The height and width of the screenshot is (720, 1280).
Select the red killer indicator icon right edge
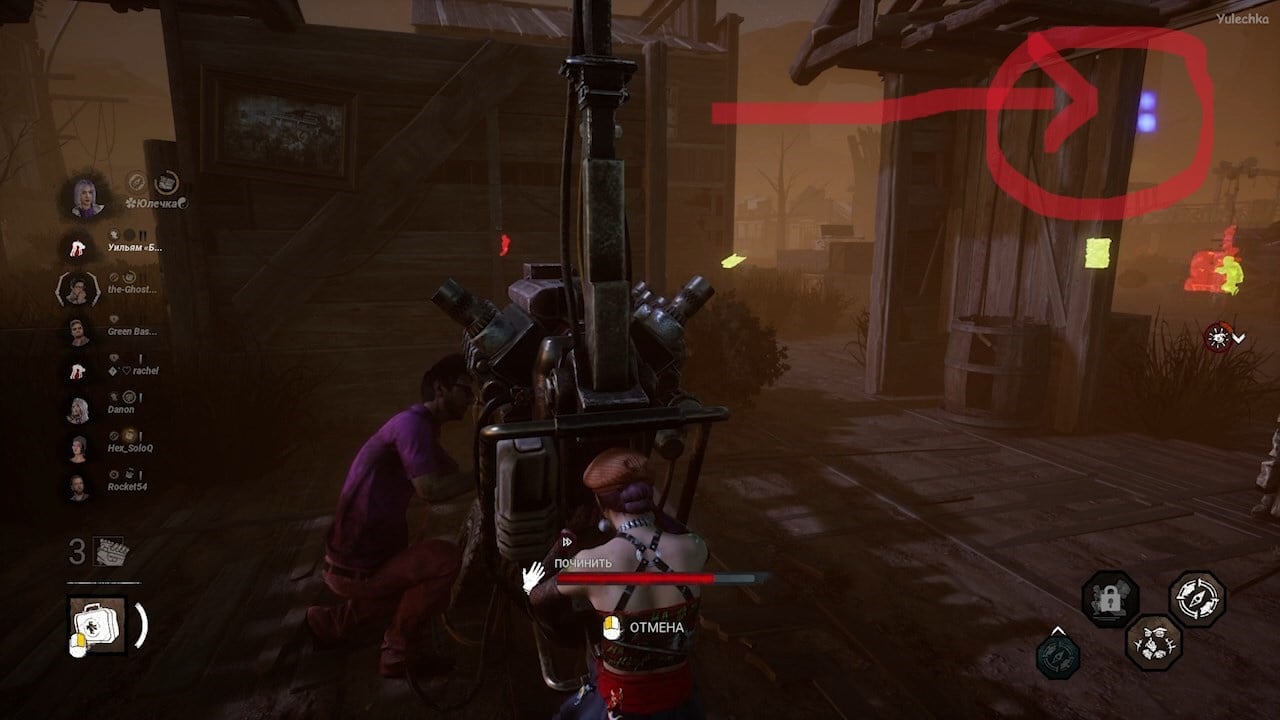(1221, 337)
